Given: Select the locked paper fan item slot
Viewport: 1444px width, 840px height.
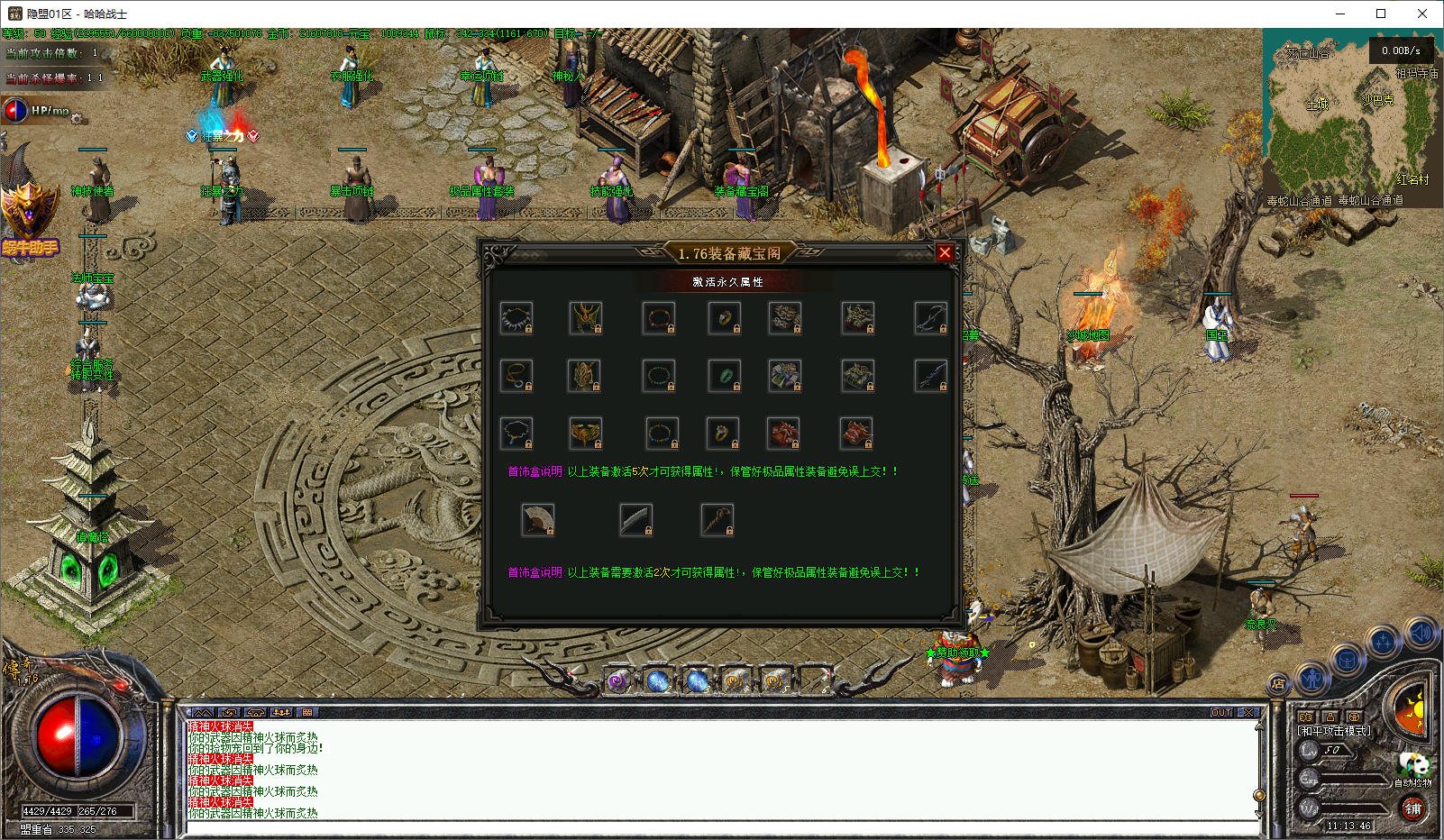Looking at the screenshot, I should pos(538,520).
